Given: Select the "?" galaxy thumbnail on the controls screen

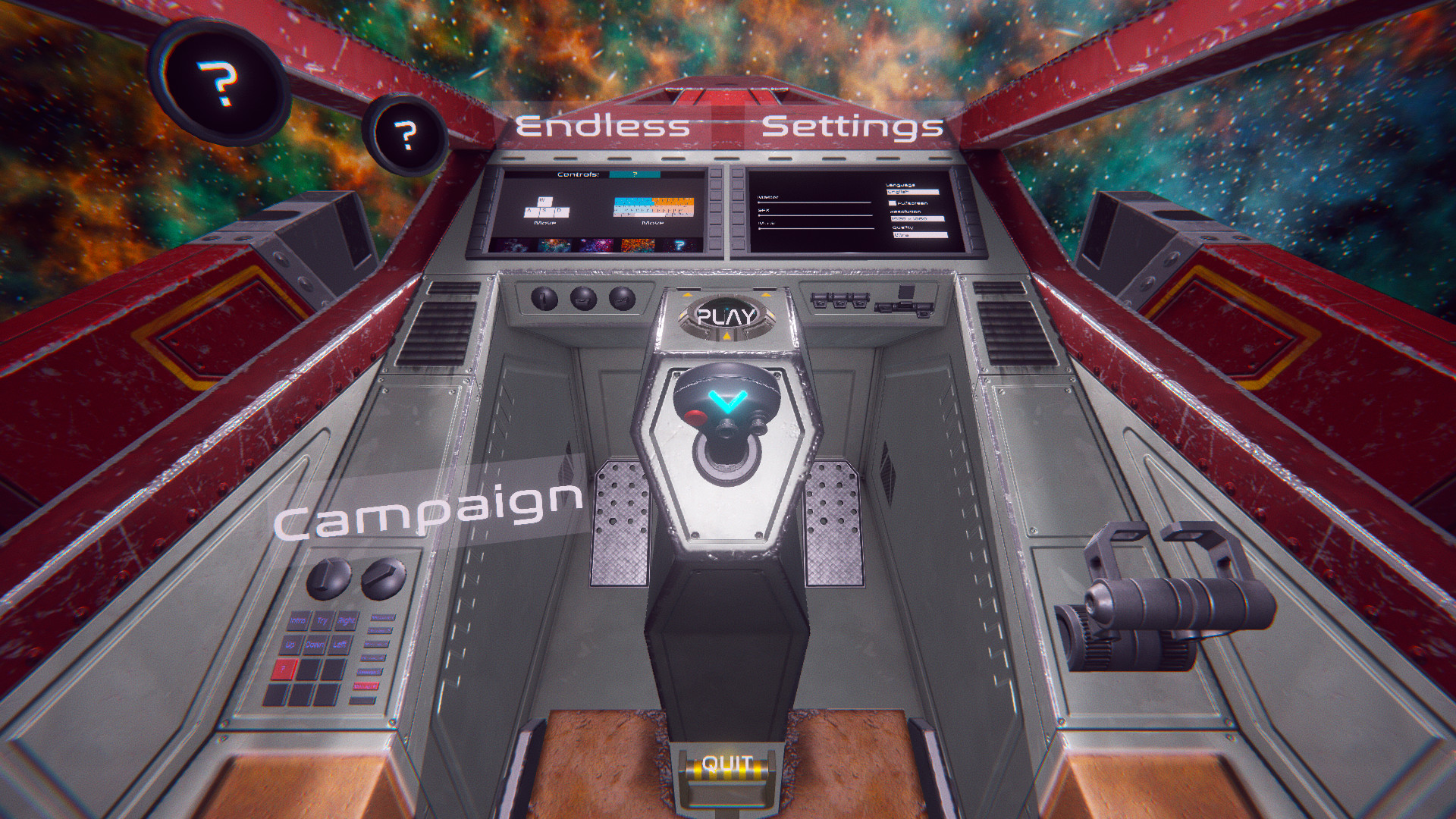Looking at the screenshot, I should 679,243.
